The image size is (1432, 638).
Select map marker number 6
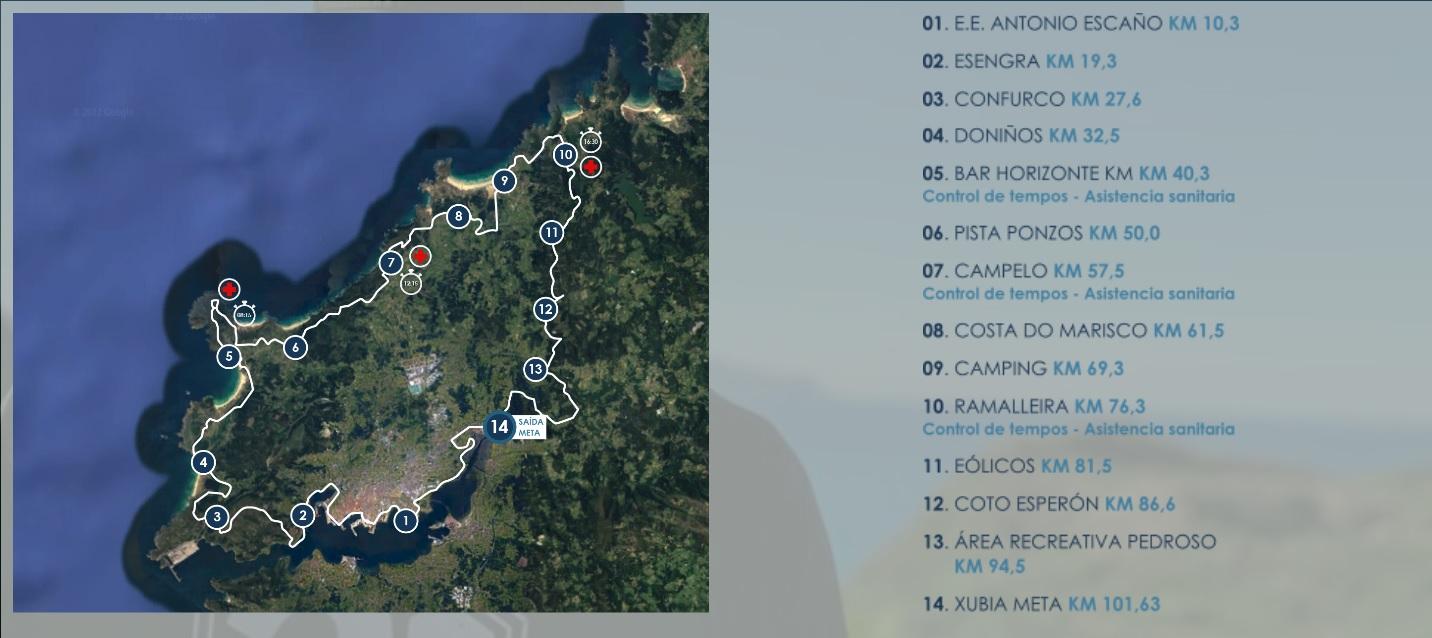pos(294,347)
